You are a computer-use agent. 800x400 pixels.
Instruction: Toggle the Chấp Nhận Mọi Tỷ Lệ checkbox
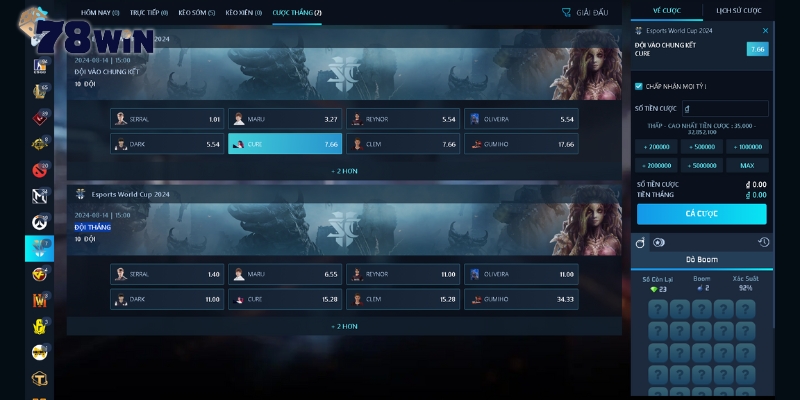[x=639, y=86]
